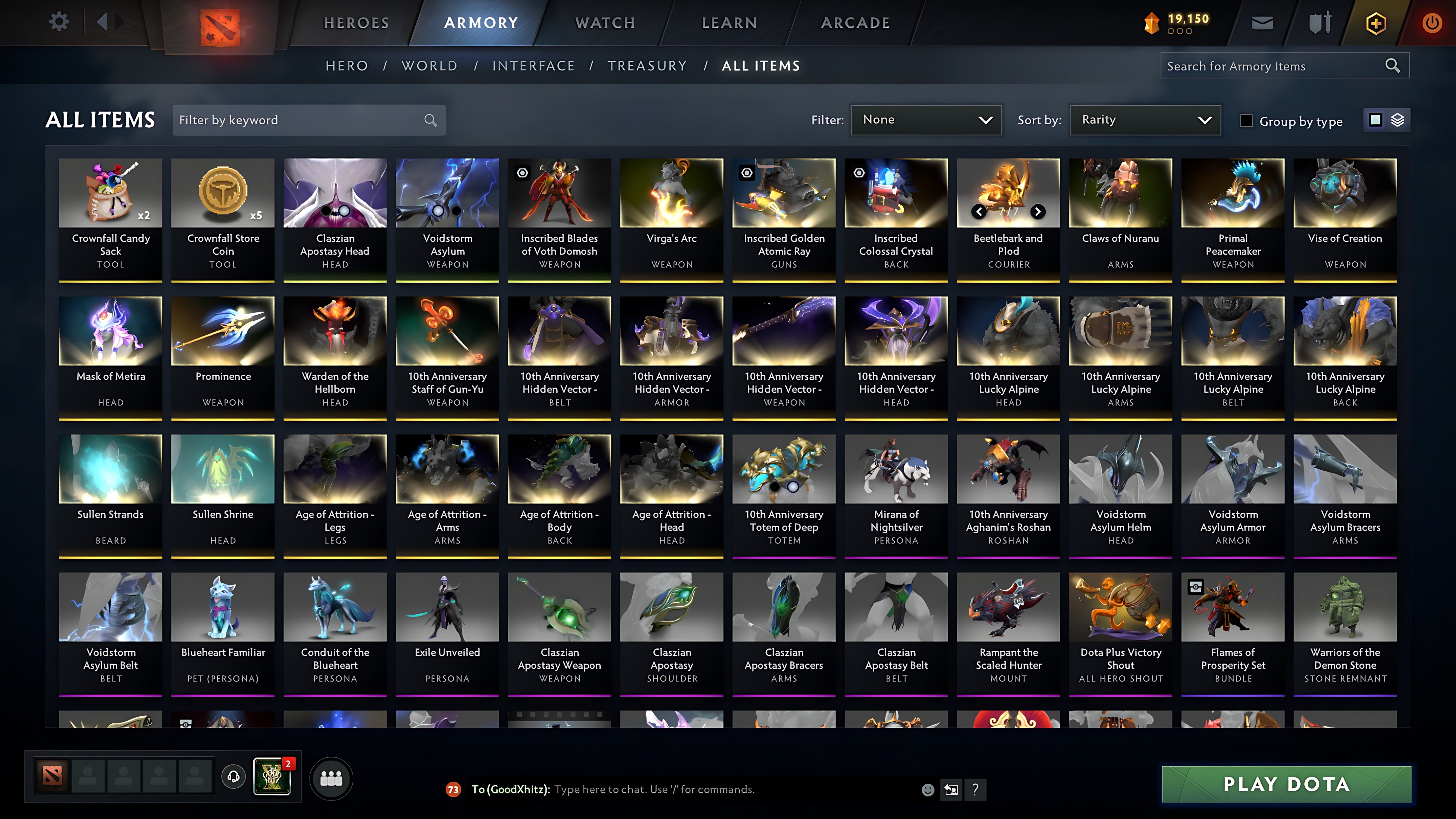1456x819 pixels.
Task: Select the white style swatch on Claszian Apostasy Head
Action: [x=344, y=211]
